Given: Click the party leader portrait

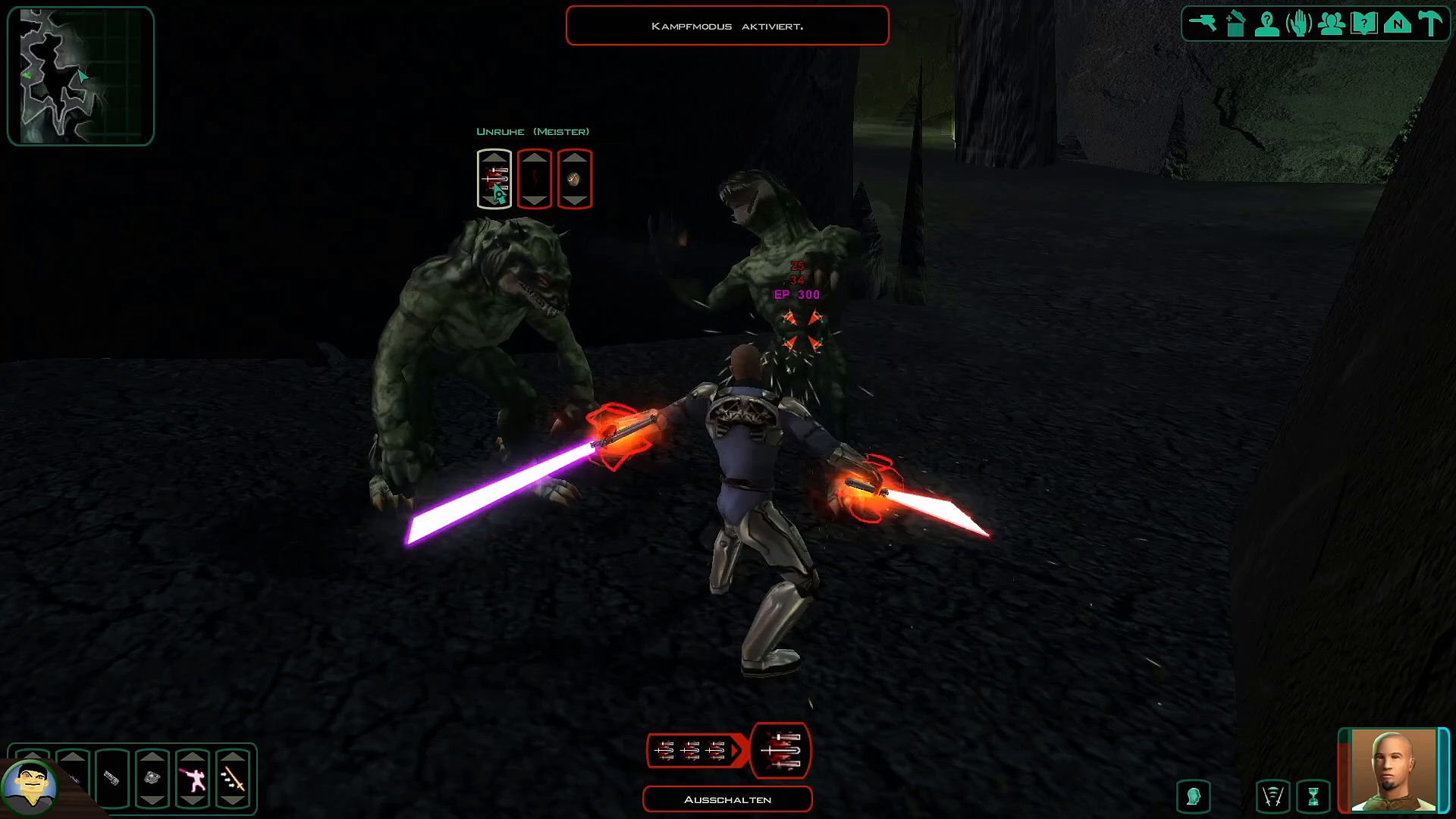Looking at the screenshot, I should [x=1394, y=769].
